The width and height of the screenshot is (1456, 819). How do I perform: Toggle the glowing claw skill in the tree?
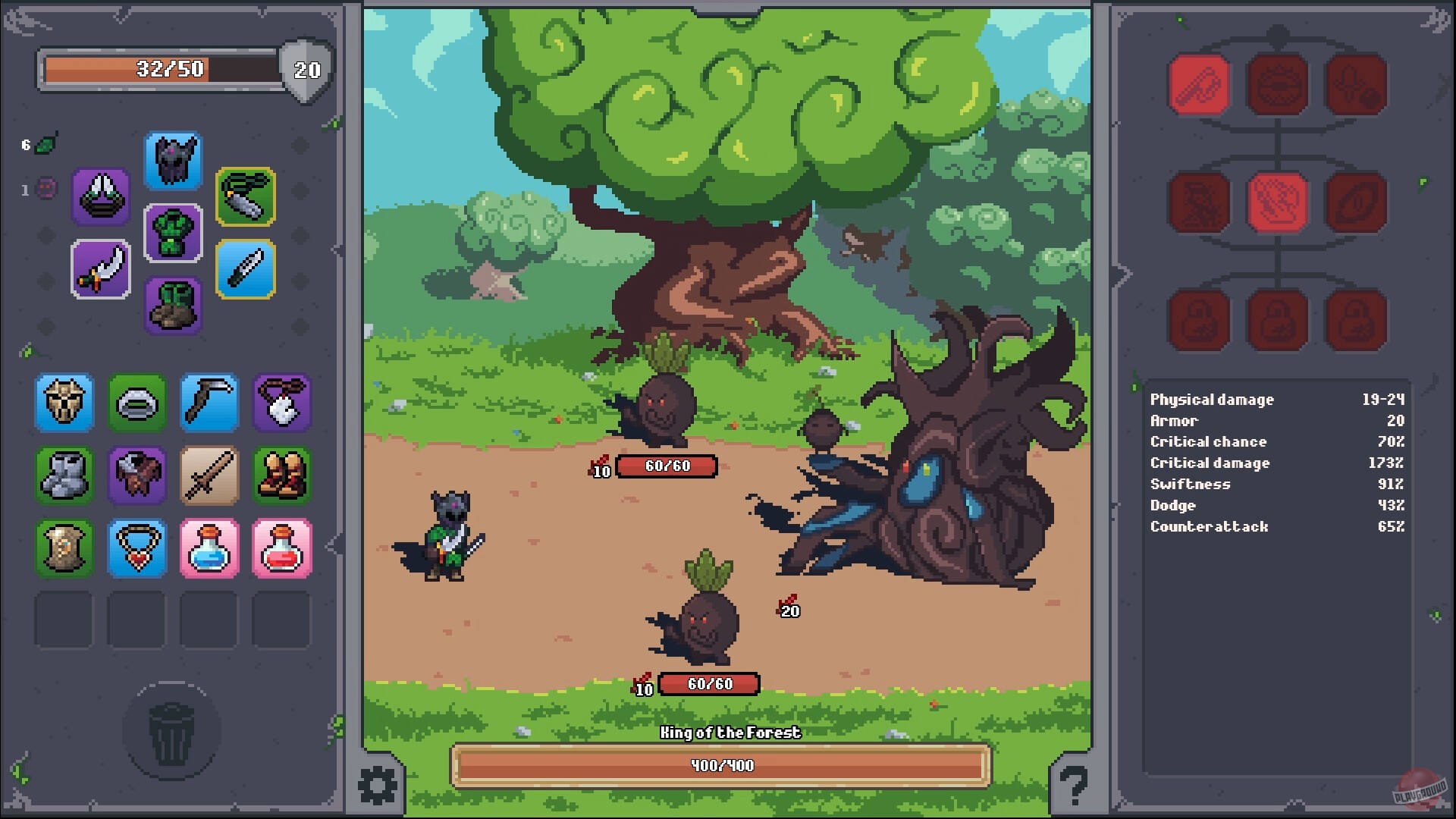1279,202
